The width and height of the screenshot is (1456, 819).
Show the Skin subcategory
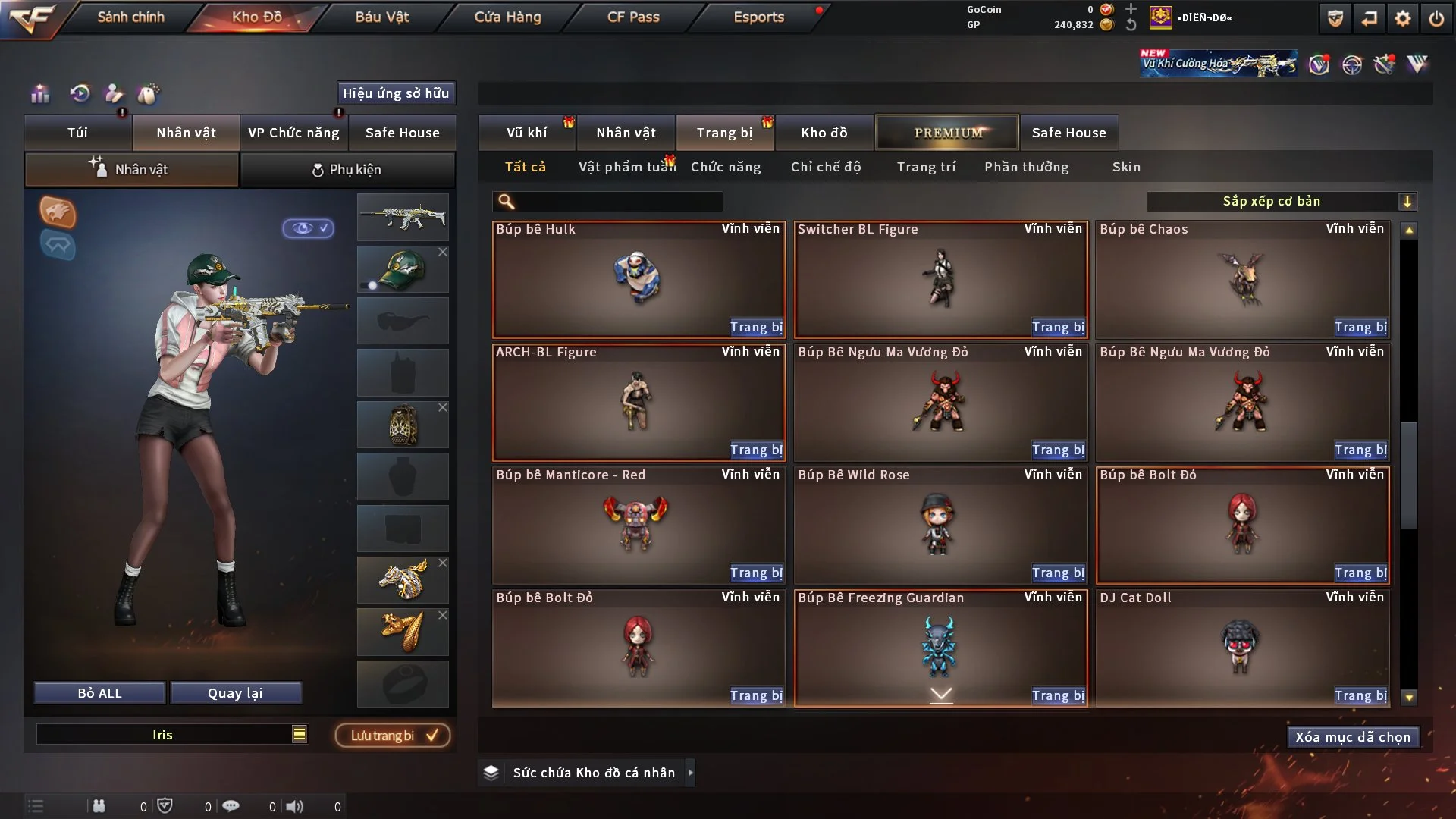click(1126, 167)
